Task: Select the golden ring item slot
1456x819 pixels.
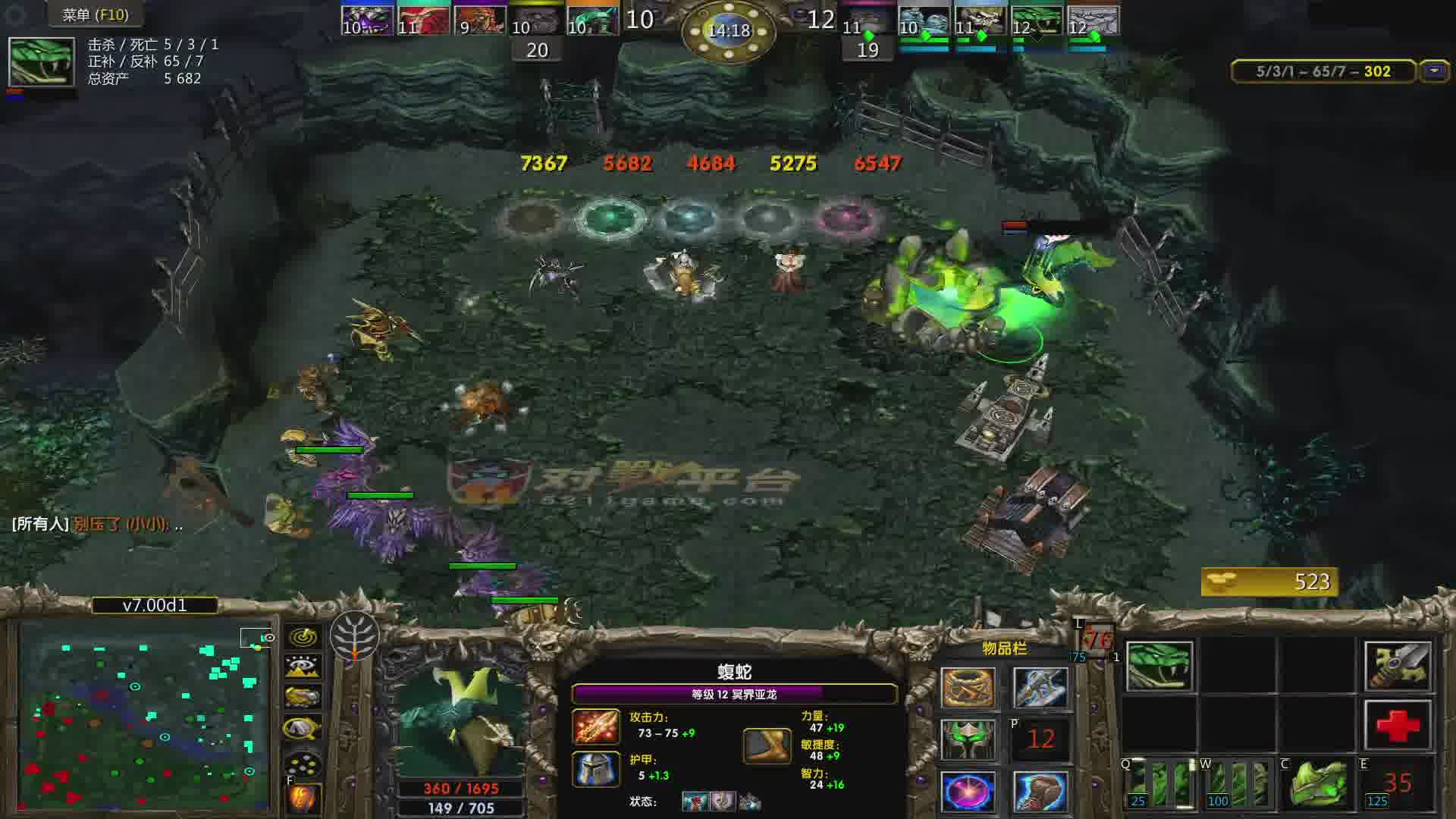Action: [x=968, y=689]
